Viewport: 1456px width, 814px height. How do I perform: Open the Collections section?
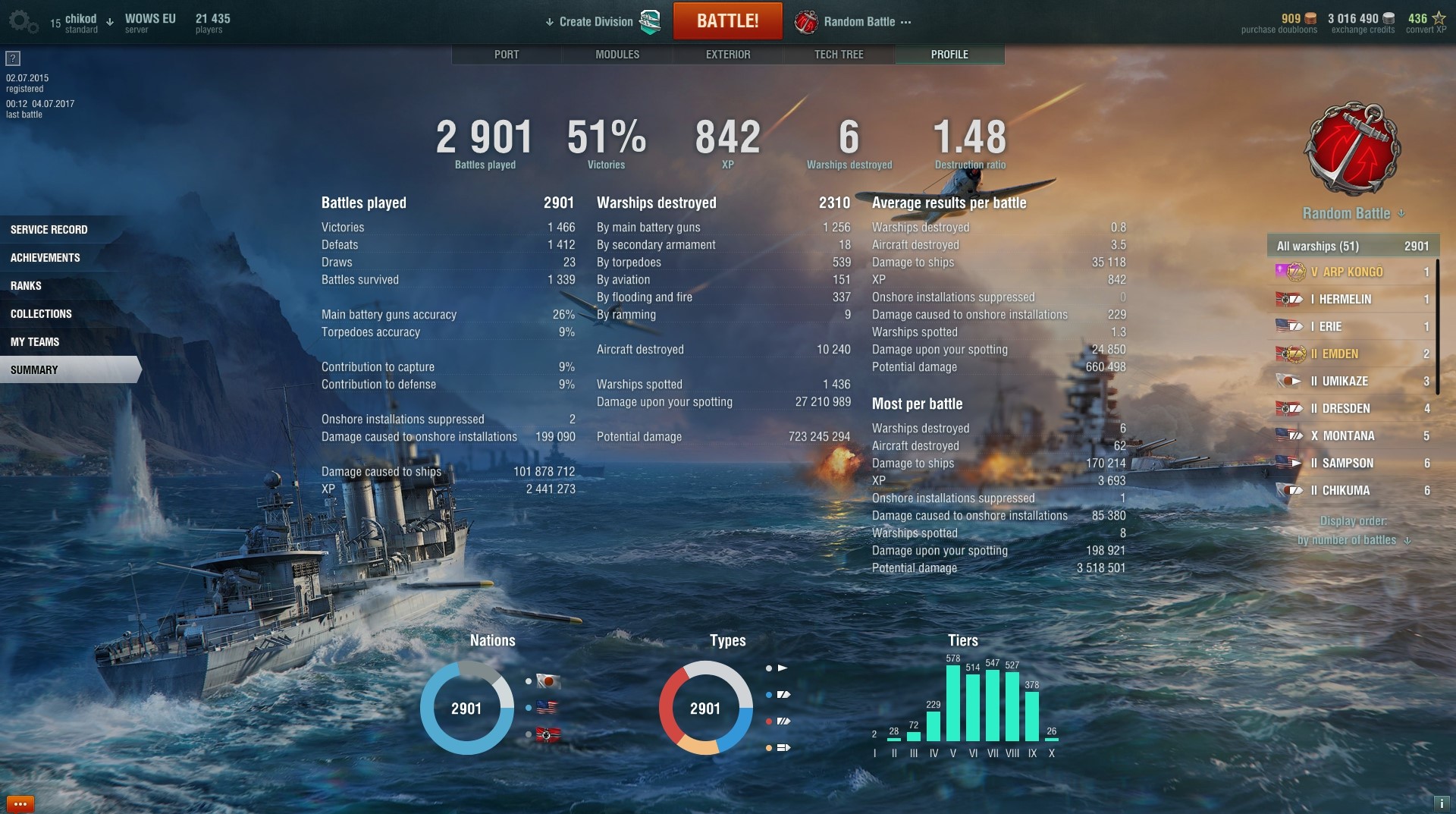pos(42,314)
